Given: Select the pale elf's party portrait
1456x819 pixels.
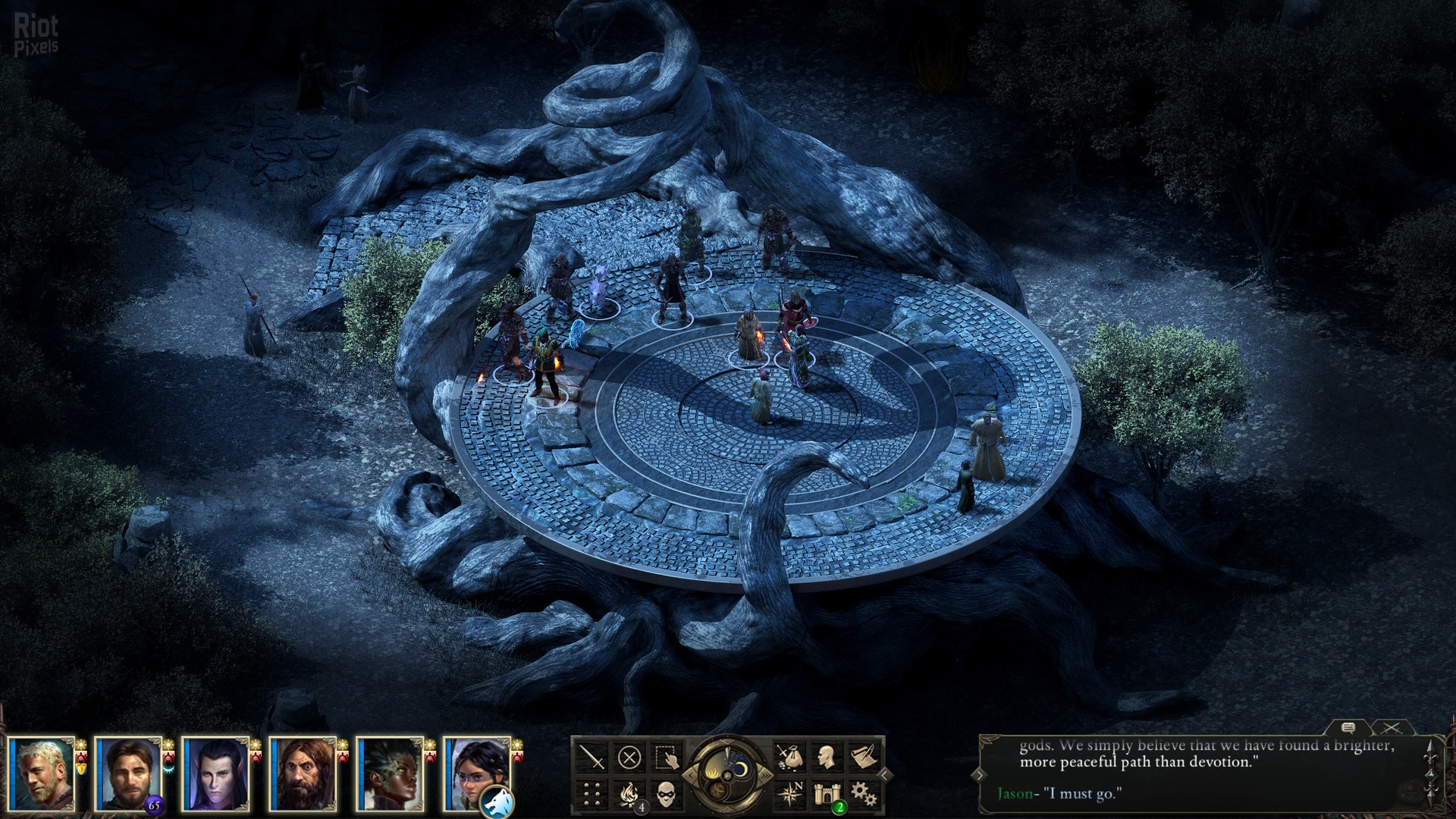Looking at the screenshot, I should pos(216,773).
